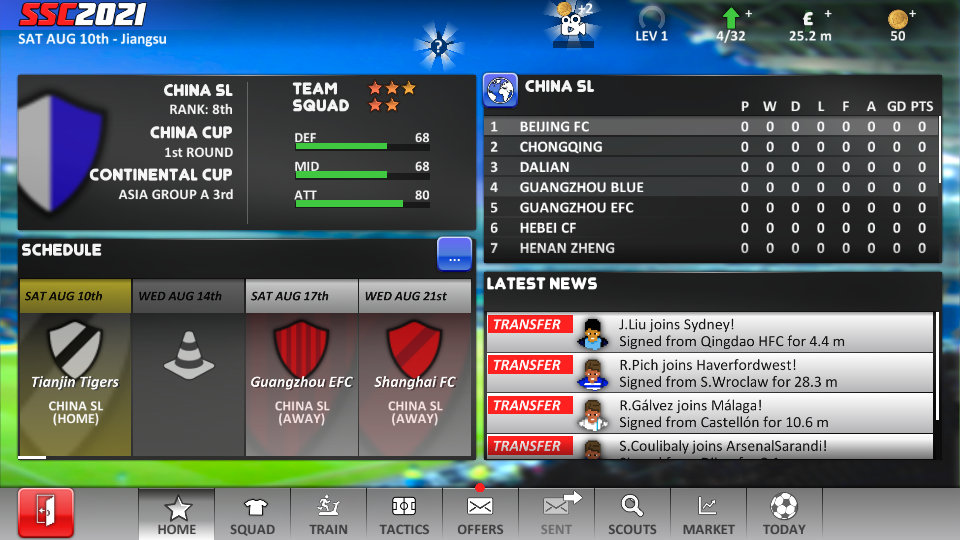This screenshot has height=540, width=960.
Task: Expand the schedule with the blue button
Action: 454,255
